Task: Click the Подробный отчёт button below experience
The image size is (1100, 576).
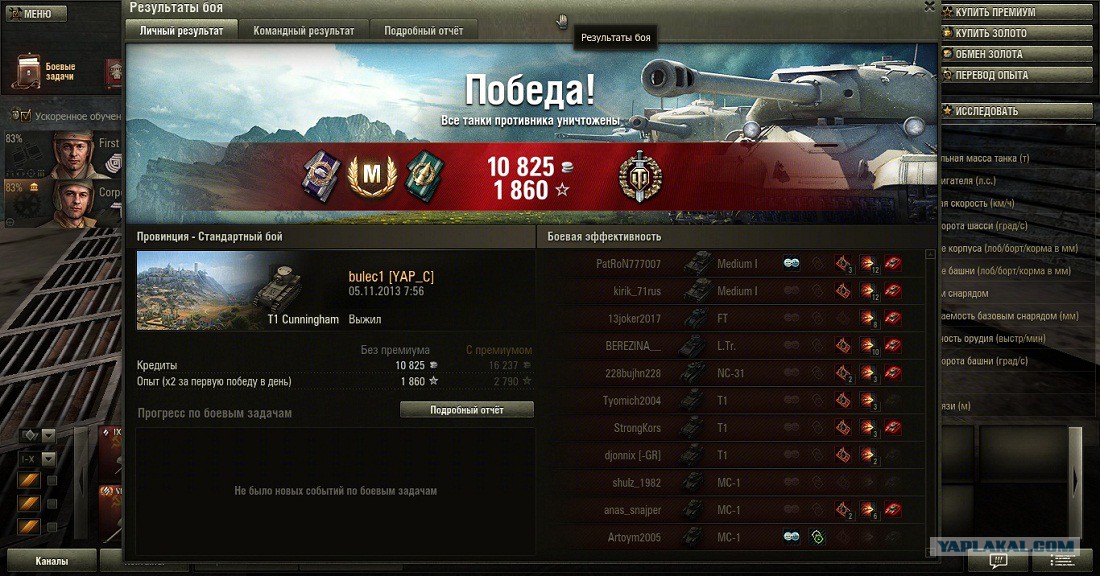Action: coord(466,410)
